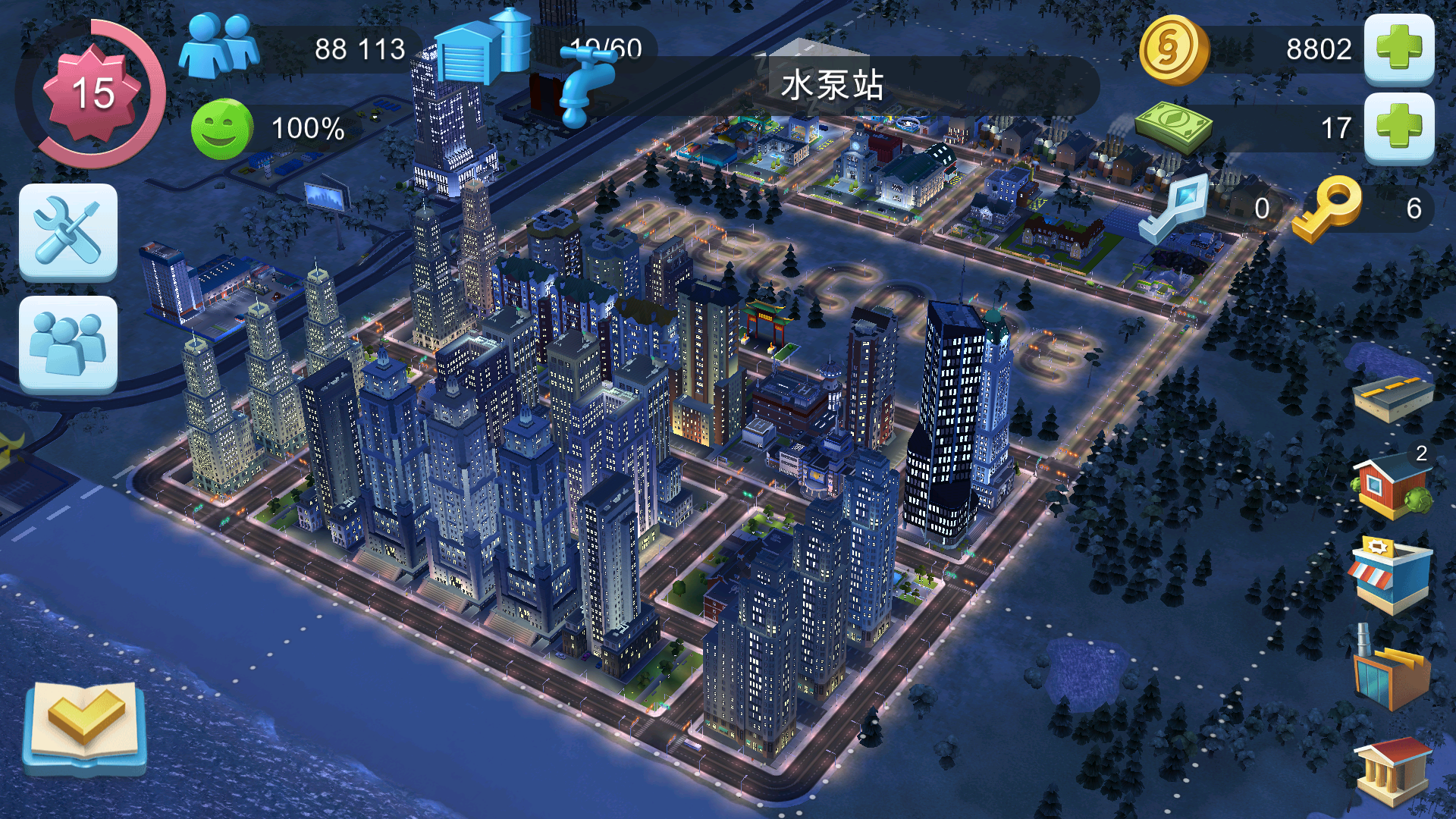Open the residential zone house menu
This screenshot has height=819, width=1456.
[1392, 486]
